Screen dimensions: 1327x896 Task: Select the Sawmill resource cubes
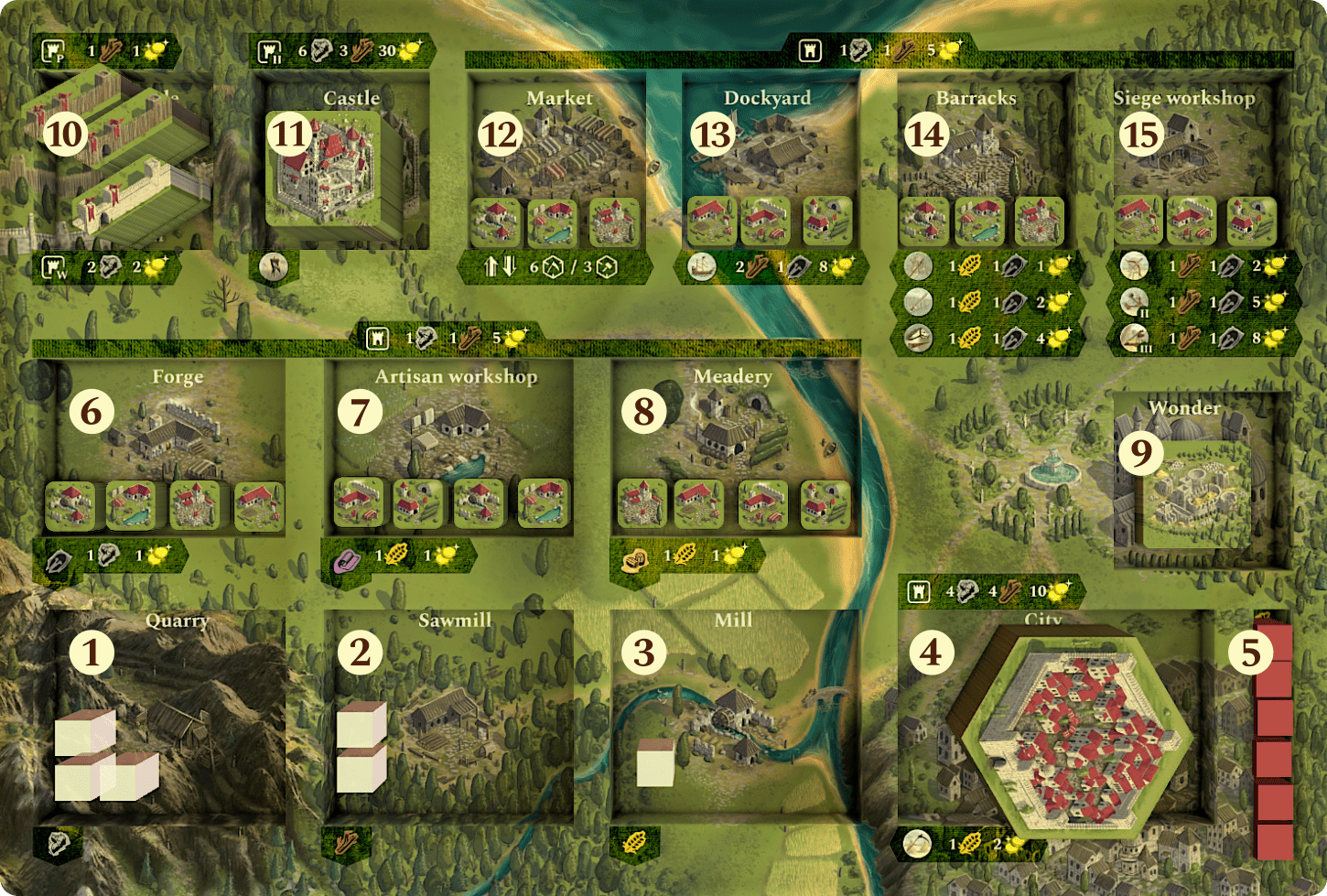click(361, 746)
